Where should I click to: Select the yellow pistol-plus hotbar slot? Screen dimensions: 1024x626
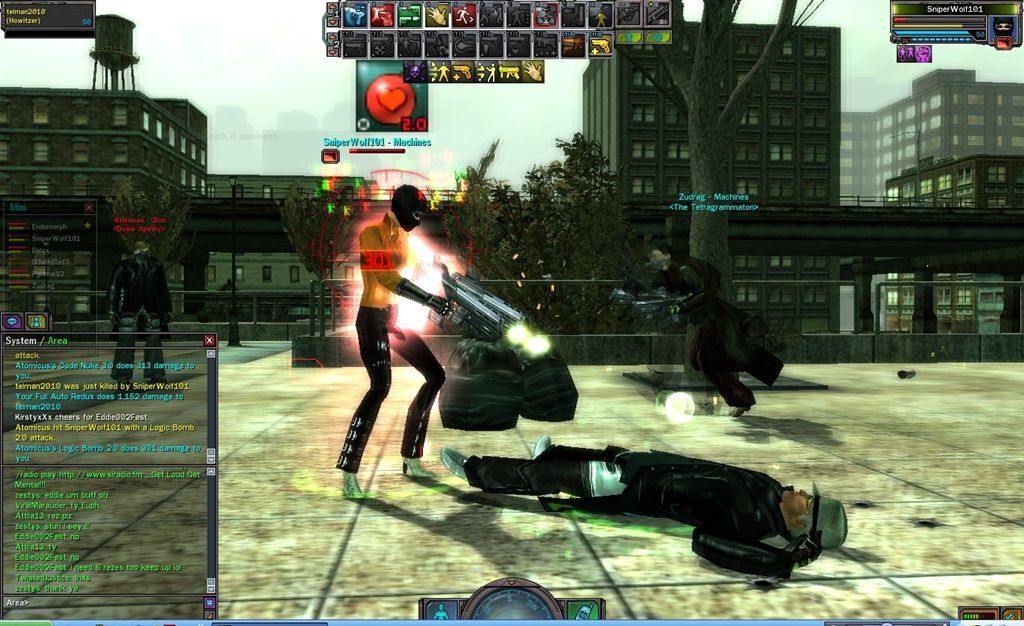tap(600, 45)
